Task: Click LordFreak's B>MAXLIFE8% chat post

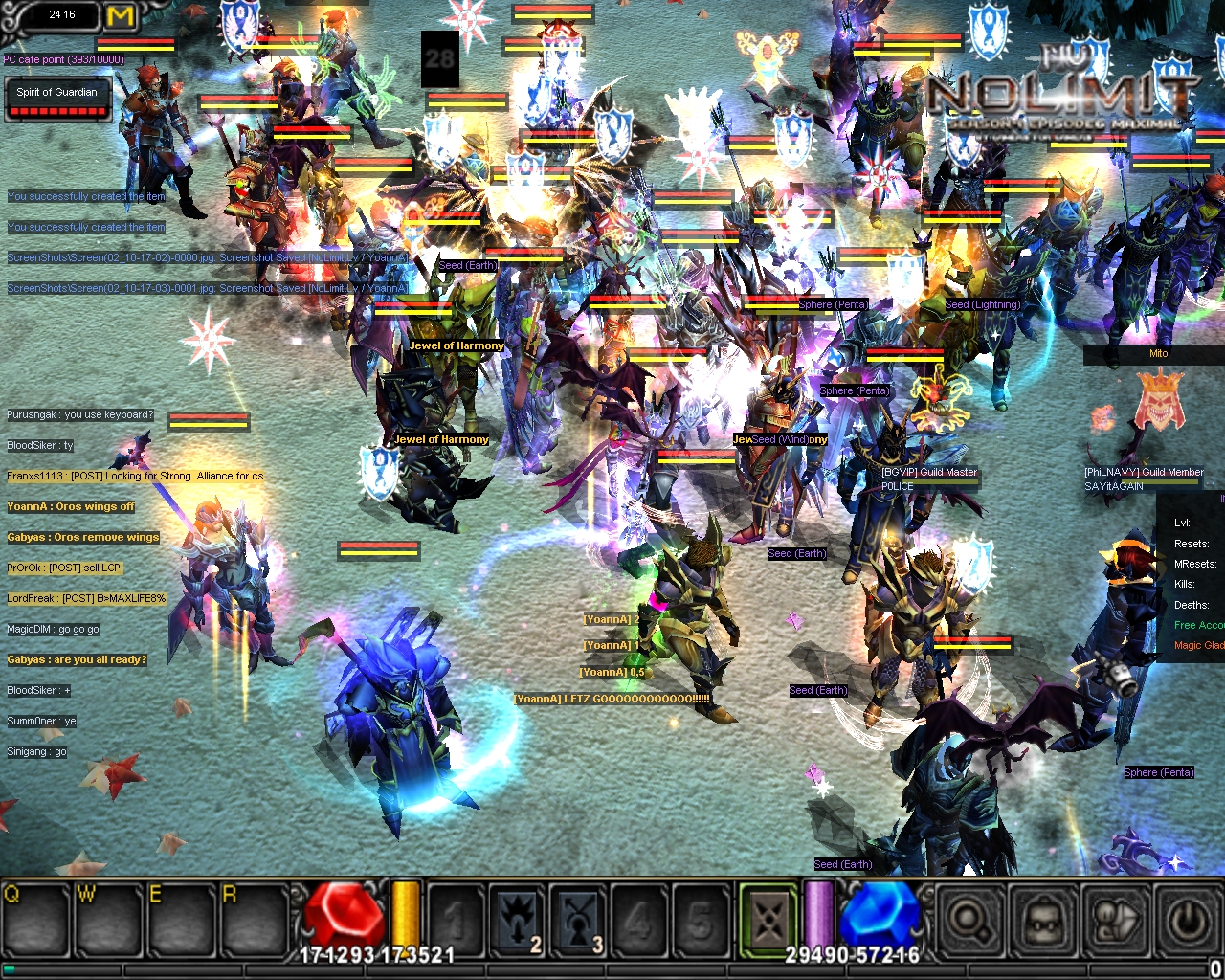Action: coord(86,598)
